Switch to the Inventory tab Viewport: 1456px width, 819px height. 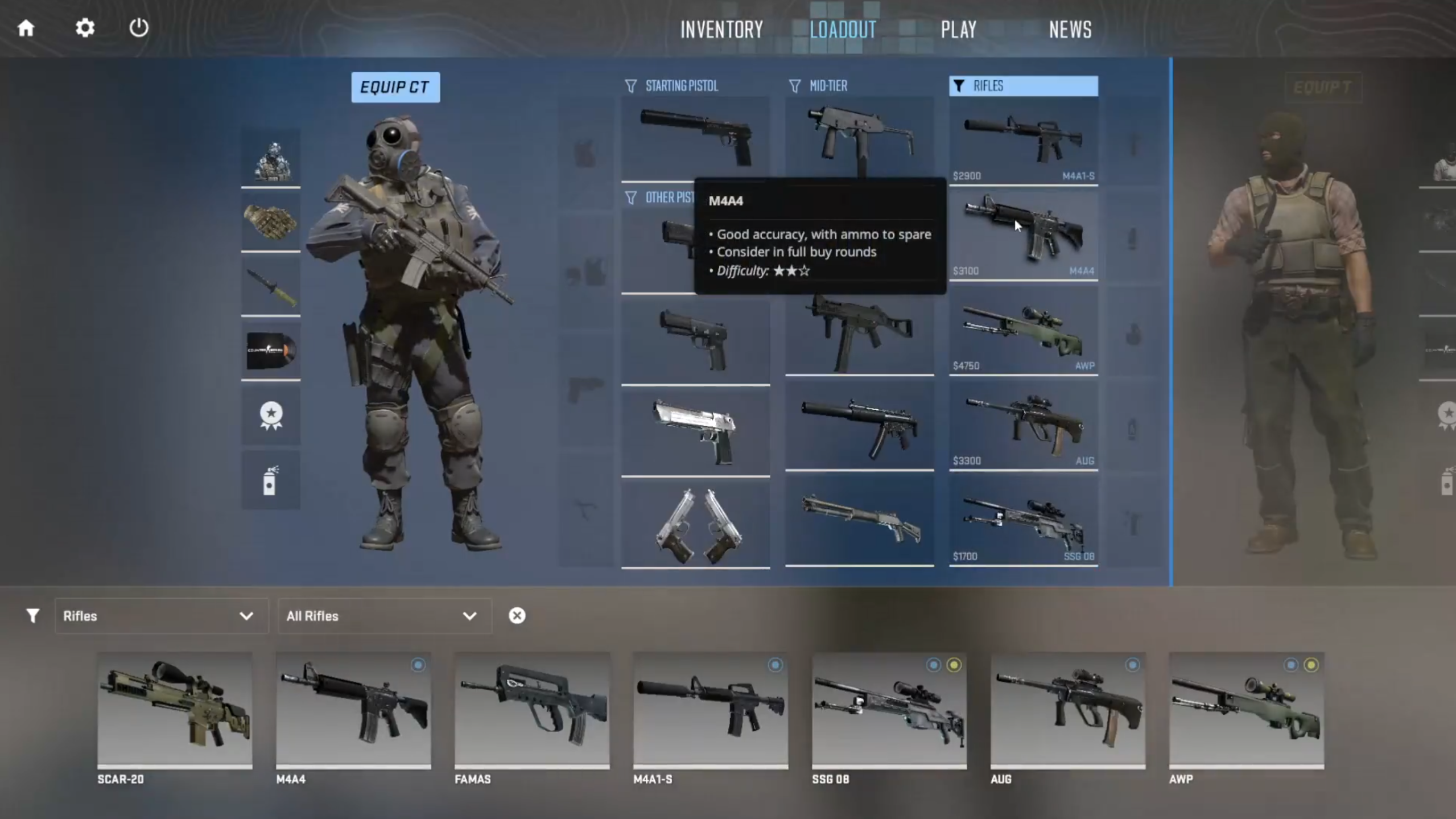click(721, 29)
